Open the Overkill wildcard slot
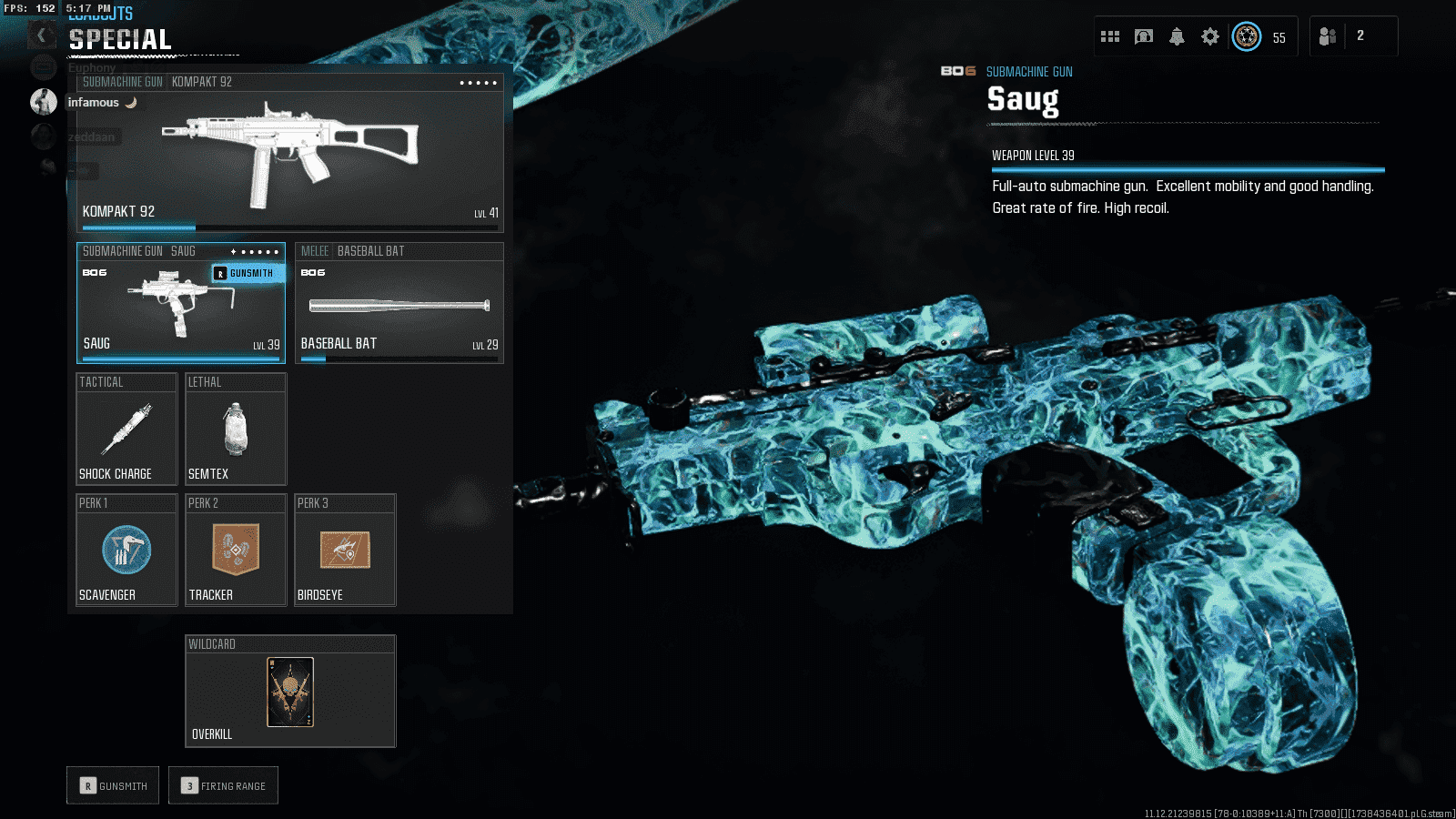Viewport: 1456px width, 819px height. (290, 692)
